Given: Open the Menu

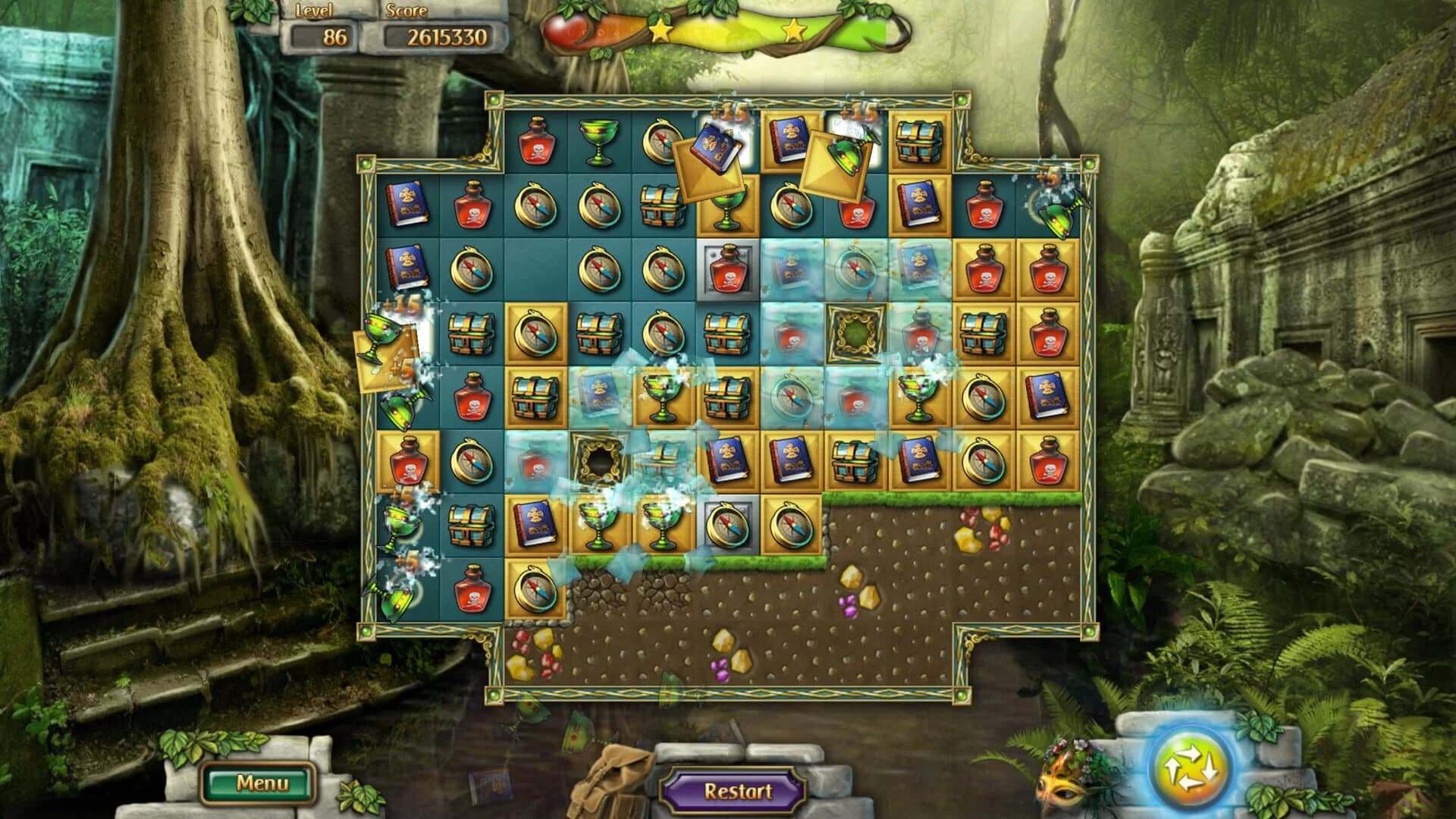Looking at the screenshot, I should click(262, 781).
